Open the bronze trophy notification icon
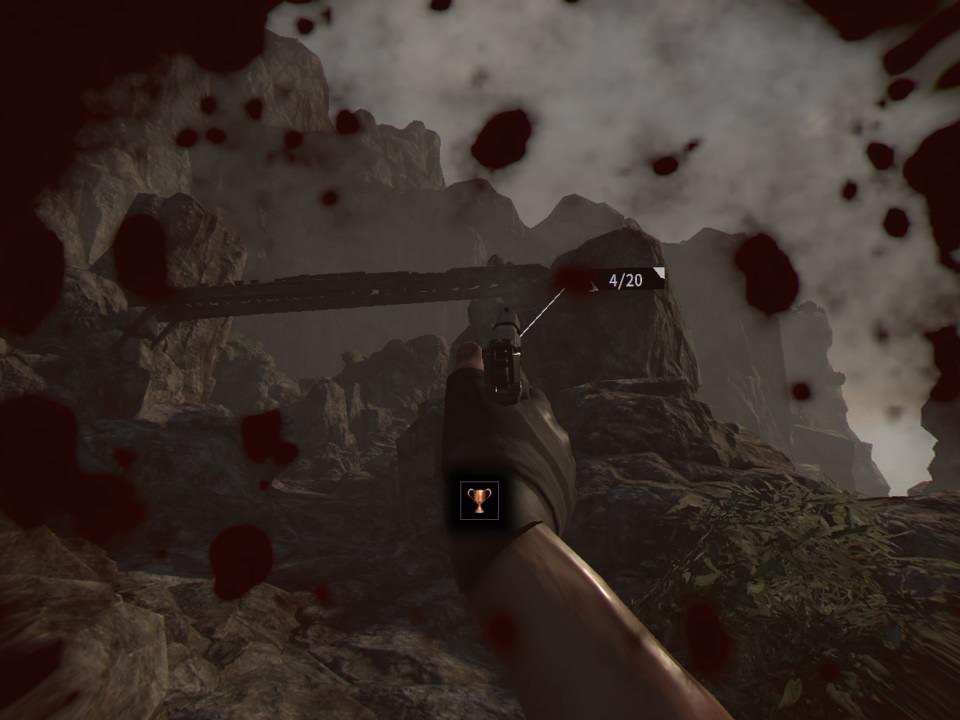Viewport: 960px width, 720px height. pyautogui.click(x=479, y=499)
